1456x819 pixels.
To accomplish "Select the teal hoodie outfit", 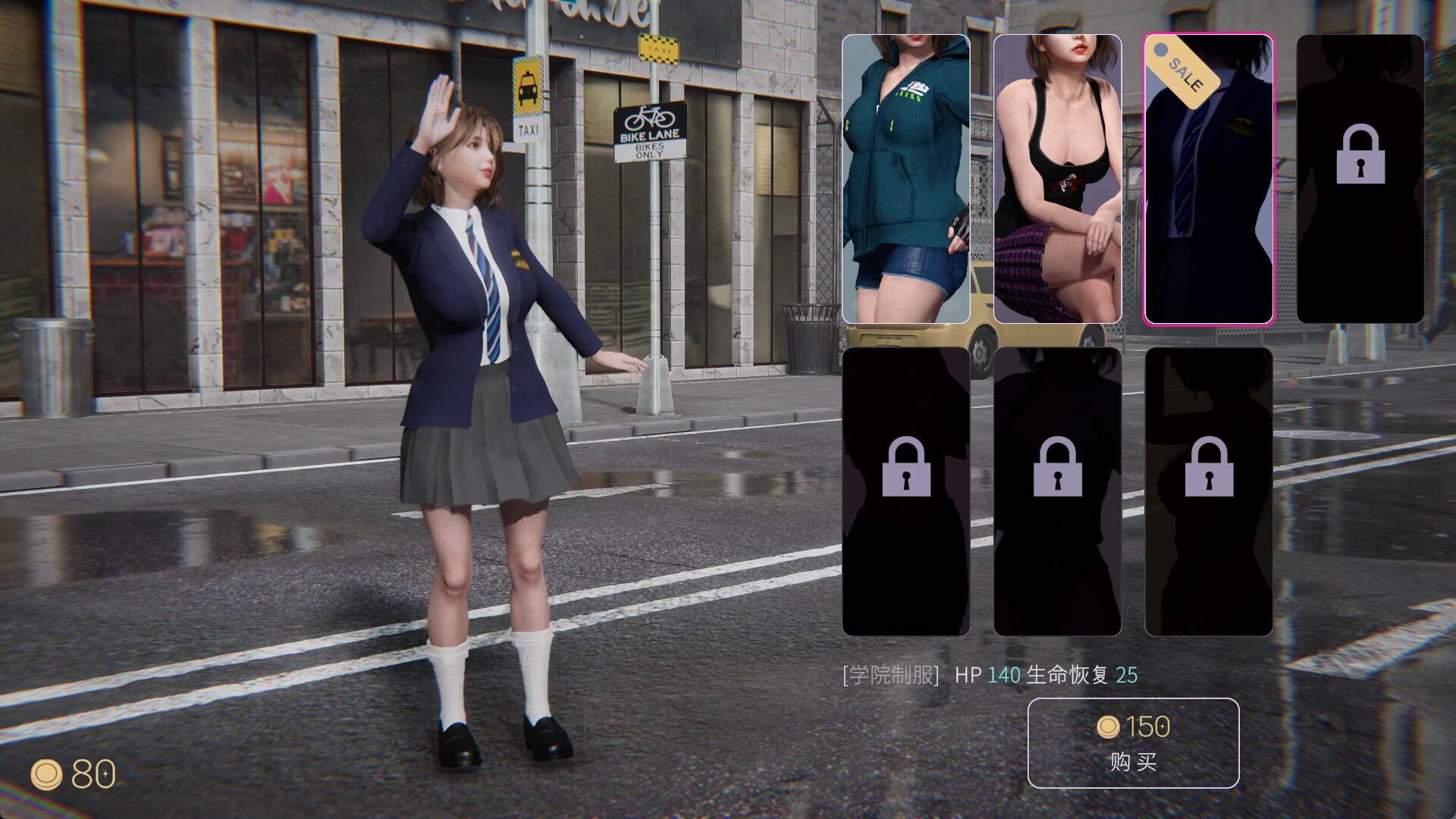I will 905,178.
